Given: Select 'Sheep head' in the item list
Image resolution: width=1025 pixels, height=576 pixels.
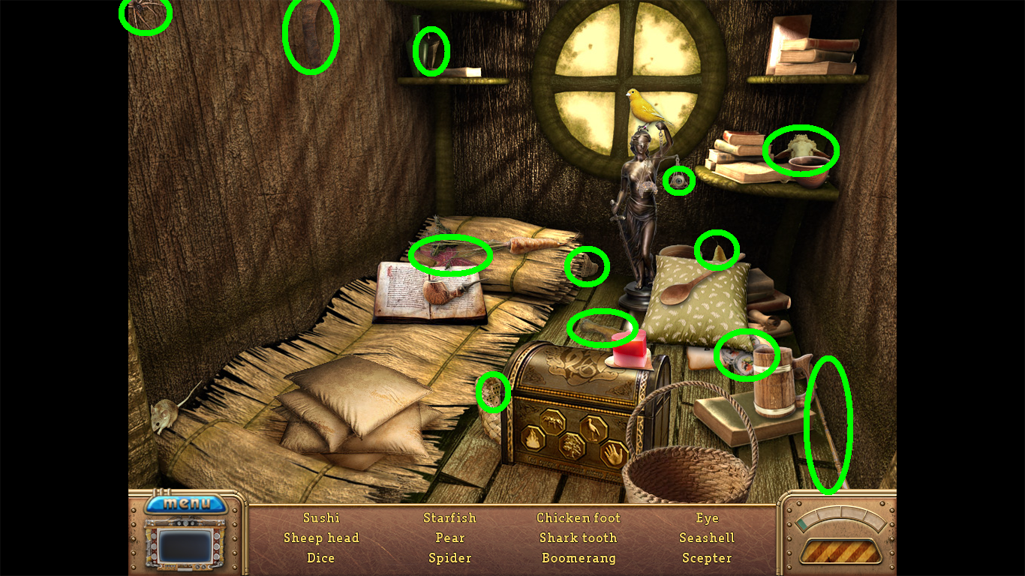Looking at the screenshot, I should coord(321,538).
